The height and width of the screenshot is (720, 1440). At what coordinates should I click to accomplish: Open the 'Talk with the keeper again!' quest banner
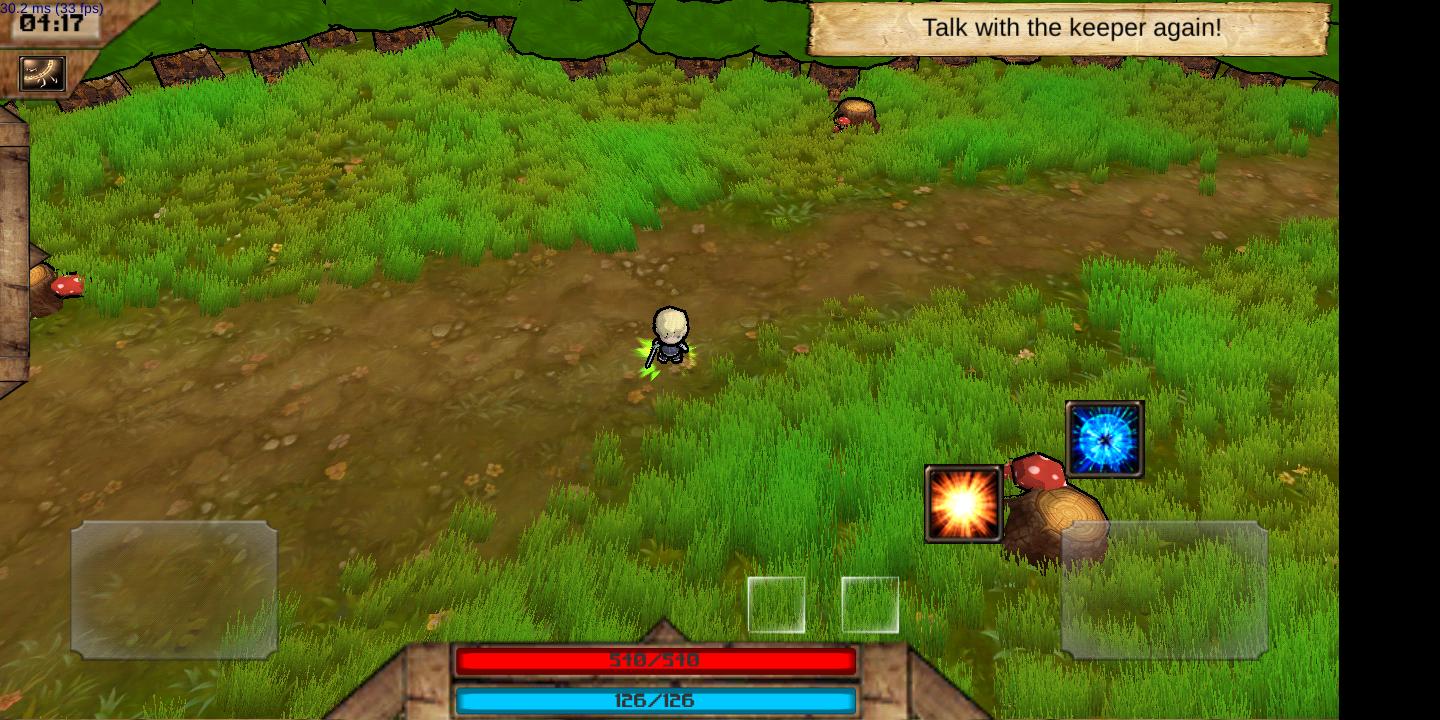(1069, 28)
